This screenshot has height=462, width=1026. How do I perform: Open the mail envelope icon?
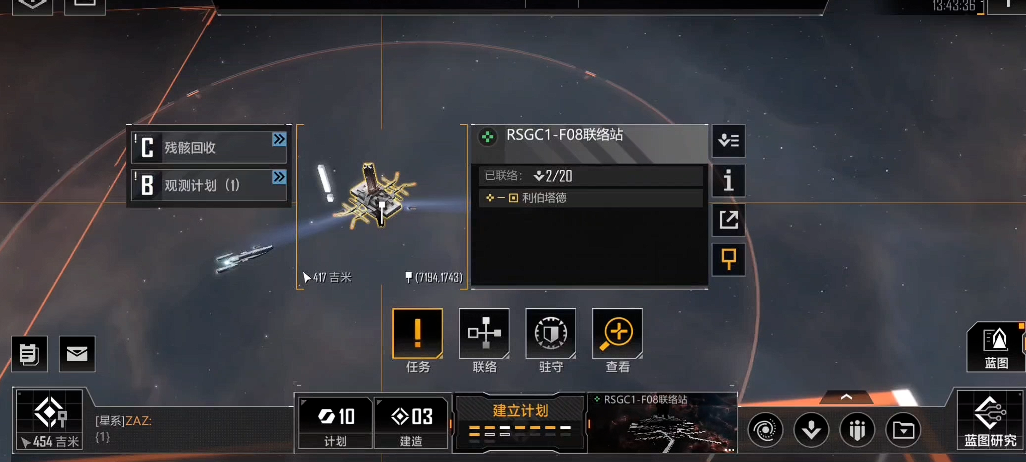coord(77,352)
